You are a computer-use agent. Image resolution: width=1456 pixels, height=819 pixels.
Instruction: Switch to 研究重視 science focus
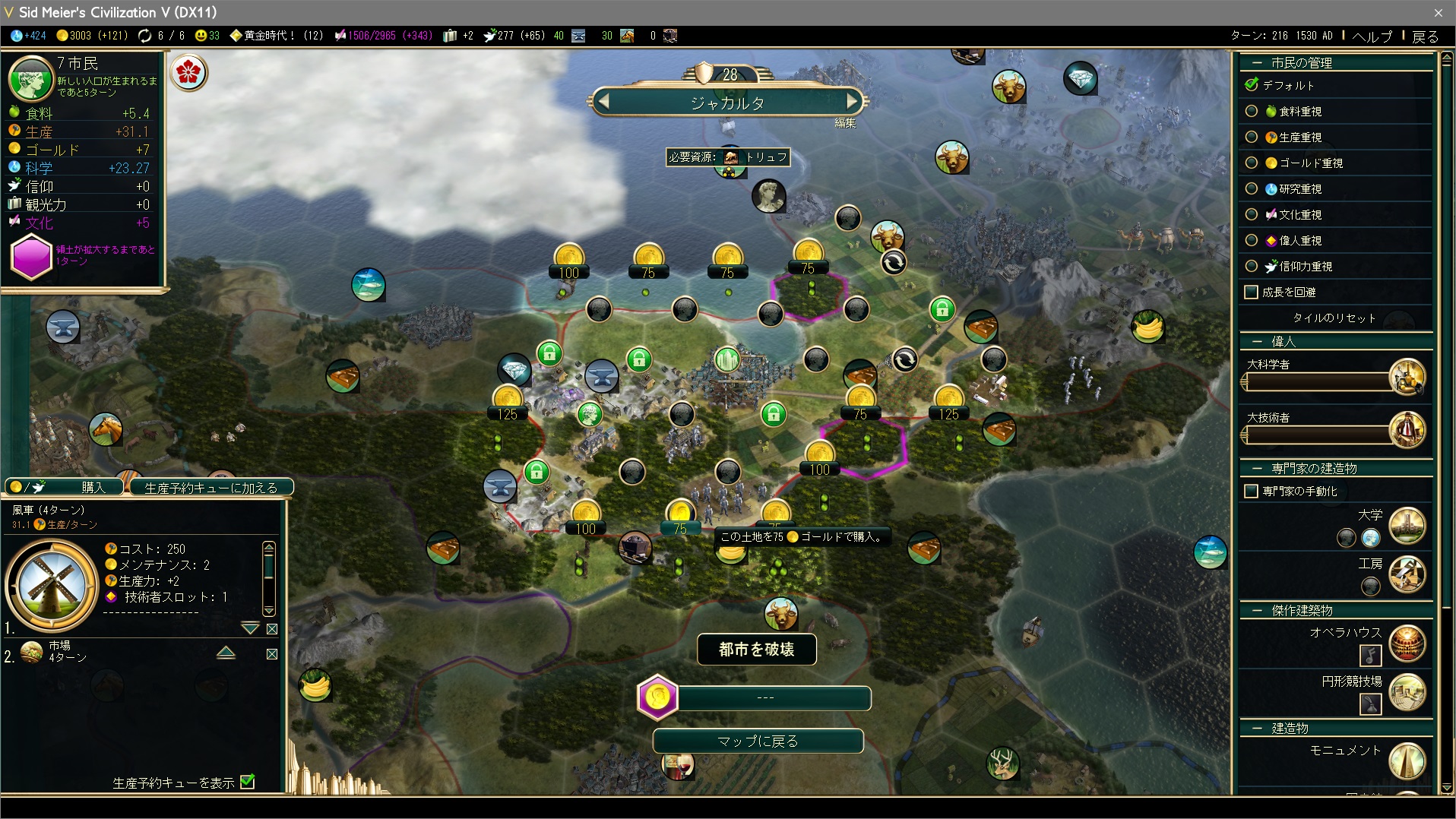tap(1252, 189)
